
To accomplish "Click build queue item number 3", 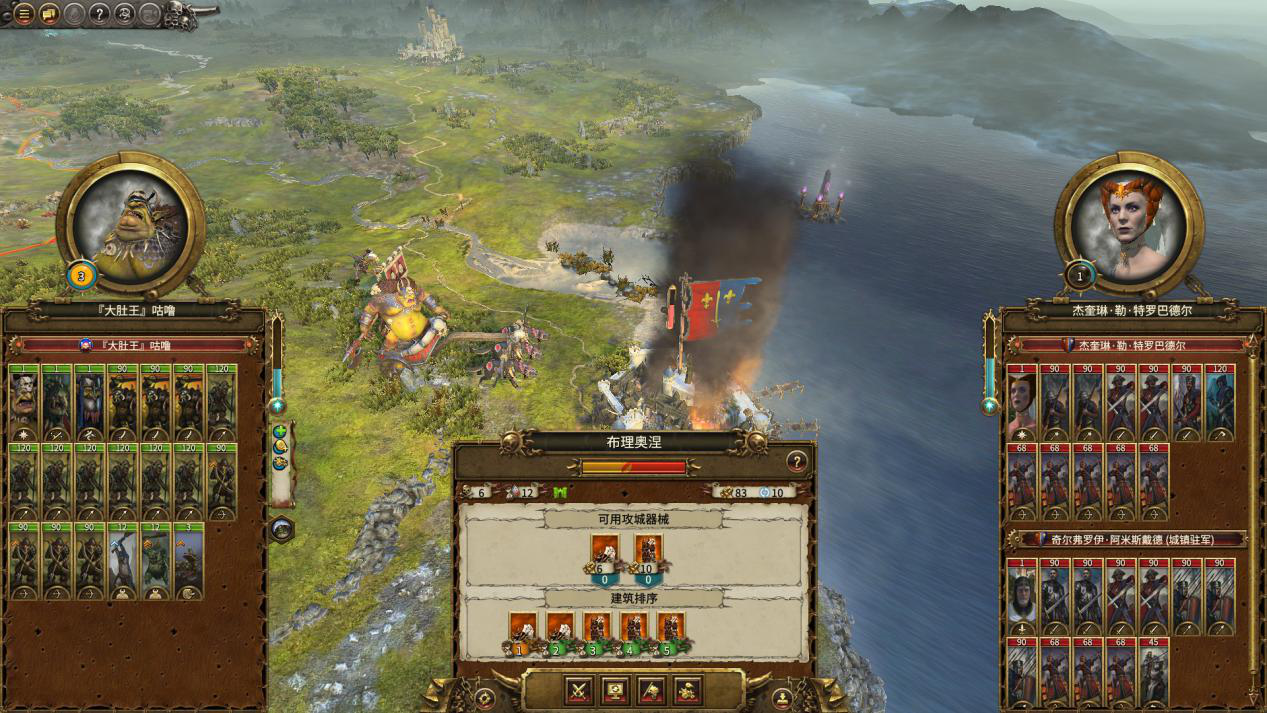I will pyautogui.click(x=597, y=630).
